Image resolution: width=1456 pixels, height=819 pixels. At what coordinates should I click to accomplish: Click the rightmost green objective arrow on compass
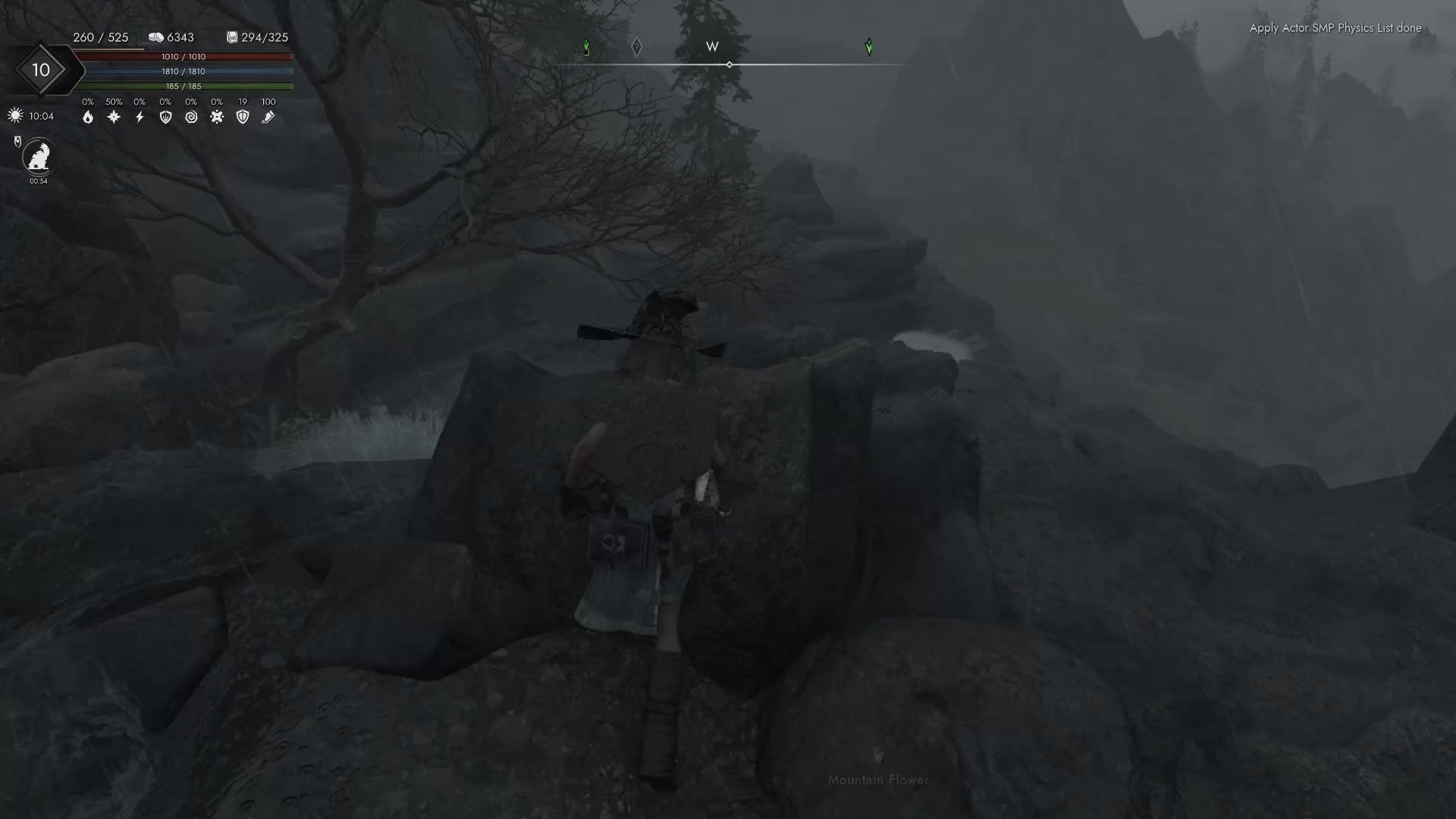point(869,47)
